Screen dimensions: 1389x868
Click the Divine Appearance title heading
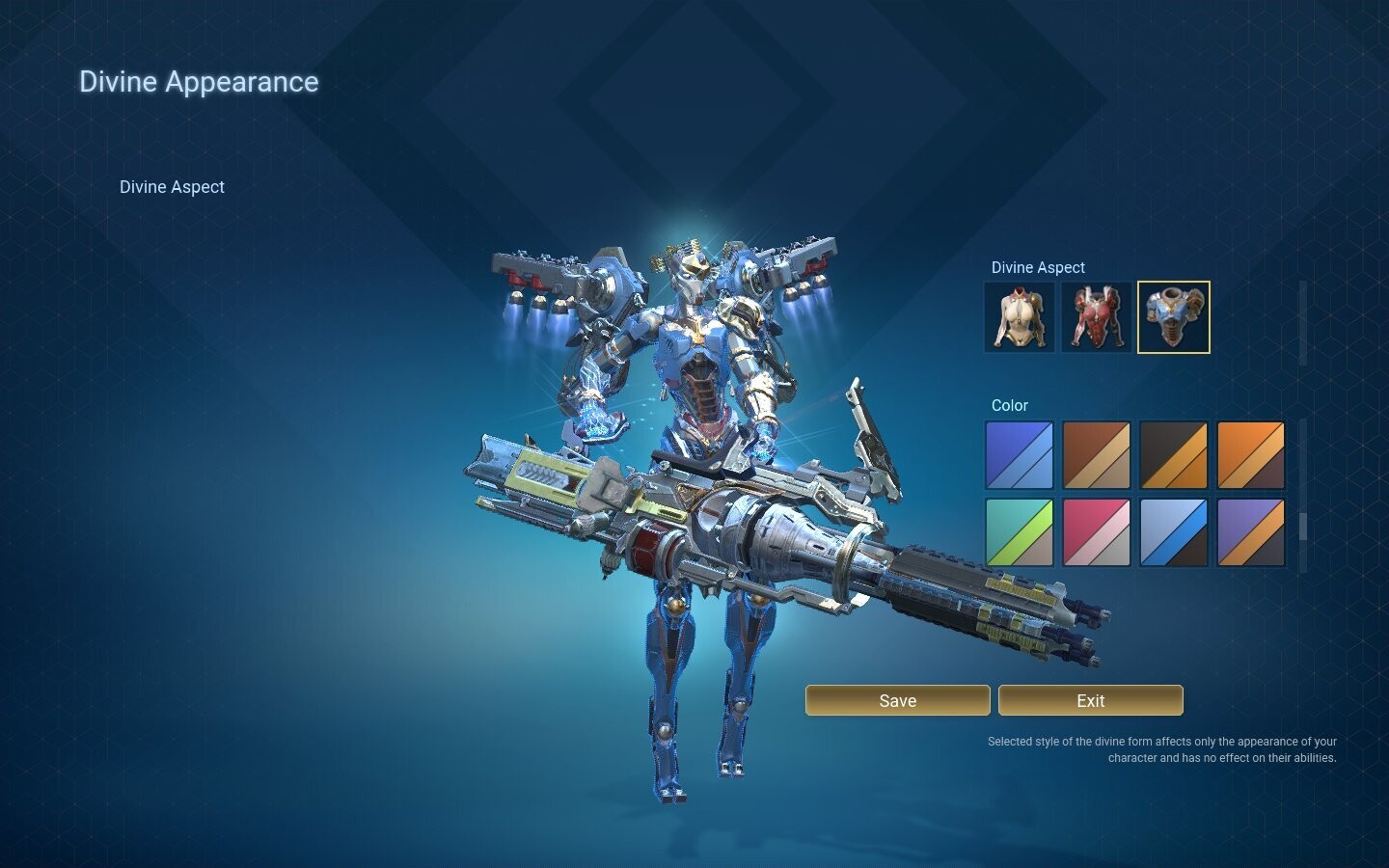[199, 82]
